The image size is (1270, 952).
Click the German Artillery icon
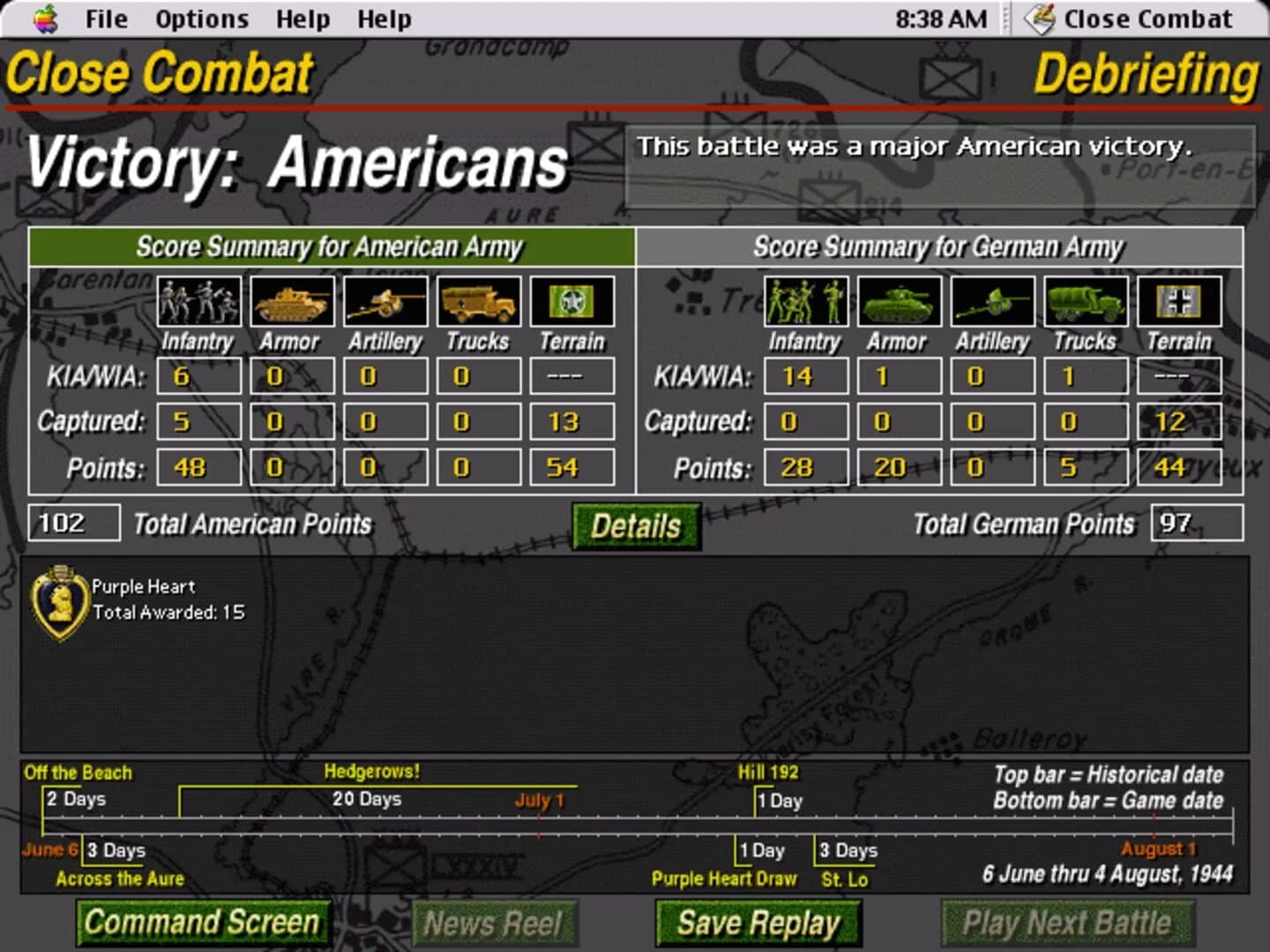tap(992, 301)
